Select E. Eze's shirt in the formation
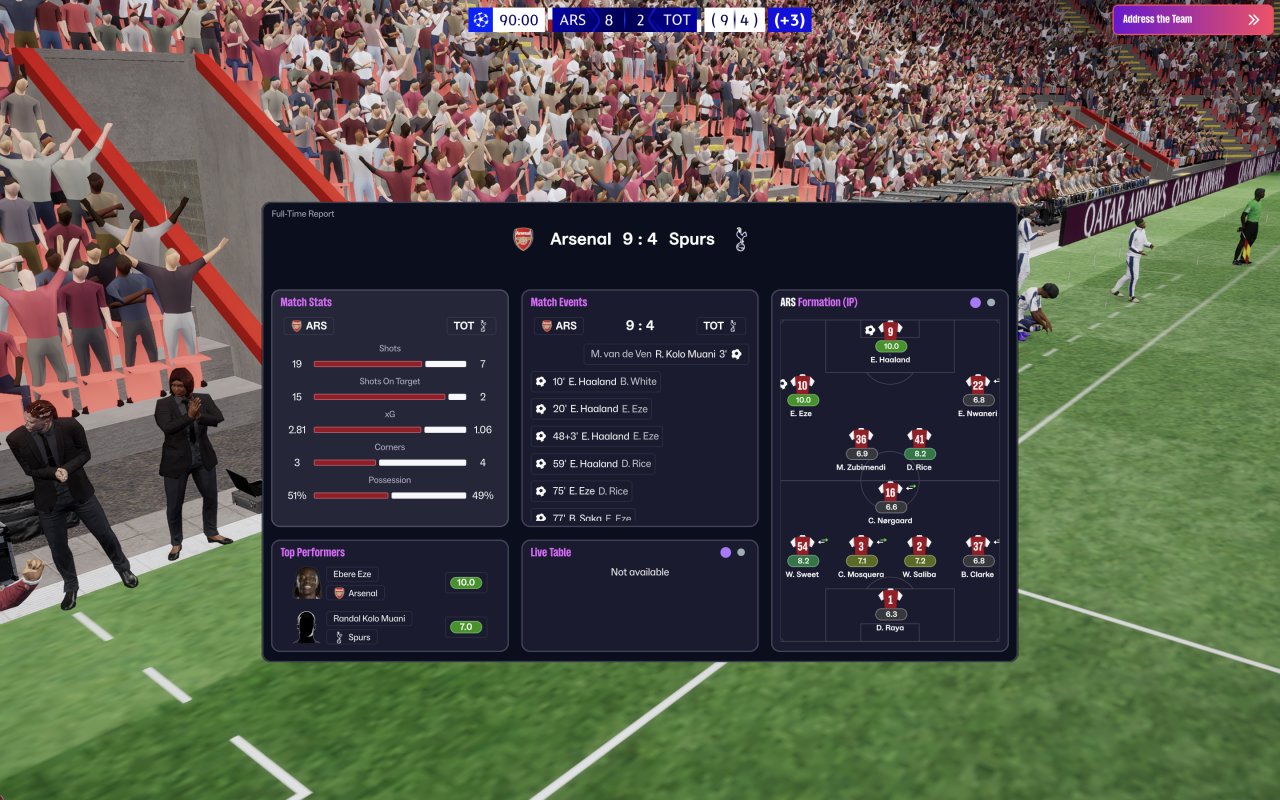The image size is (1280, 800). coord(802,384)
